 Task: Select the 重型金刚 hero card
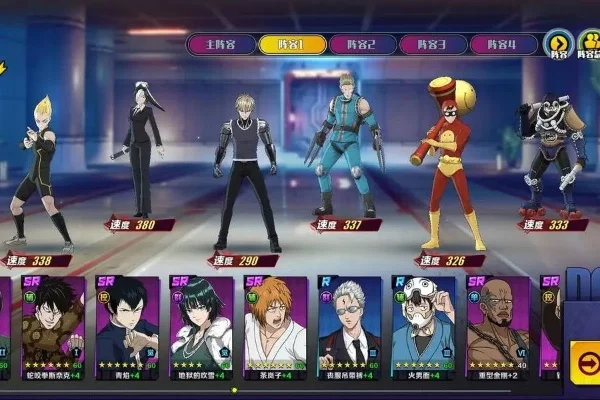click(497, 327)
